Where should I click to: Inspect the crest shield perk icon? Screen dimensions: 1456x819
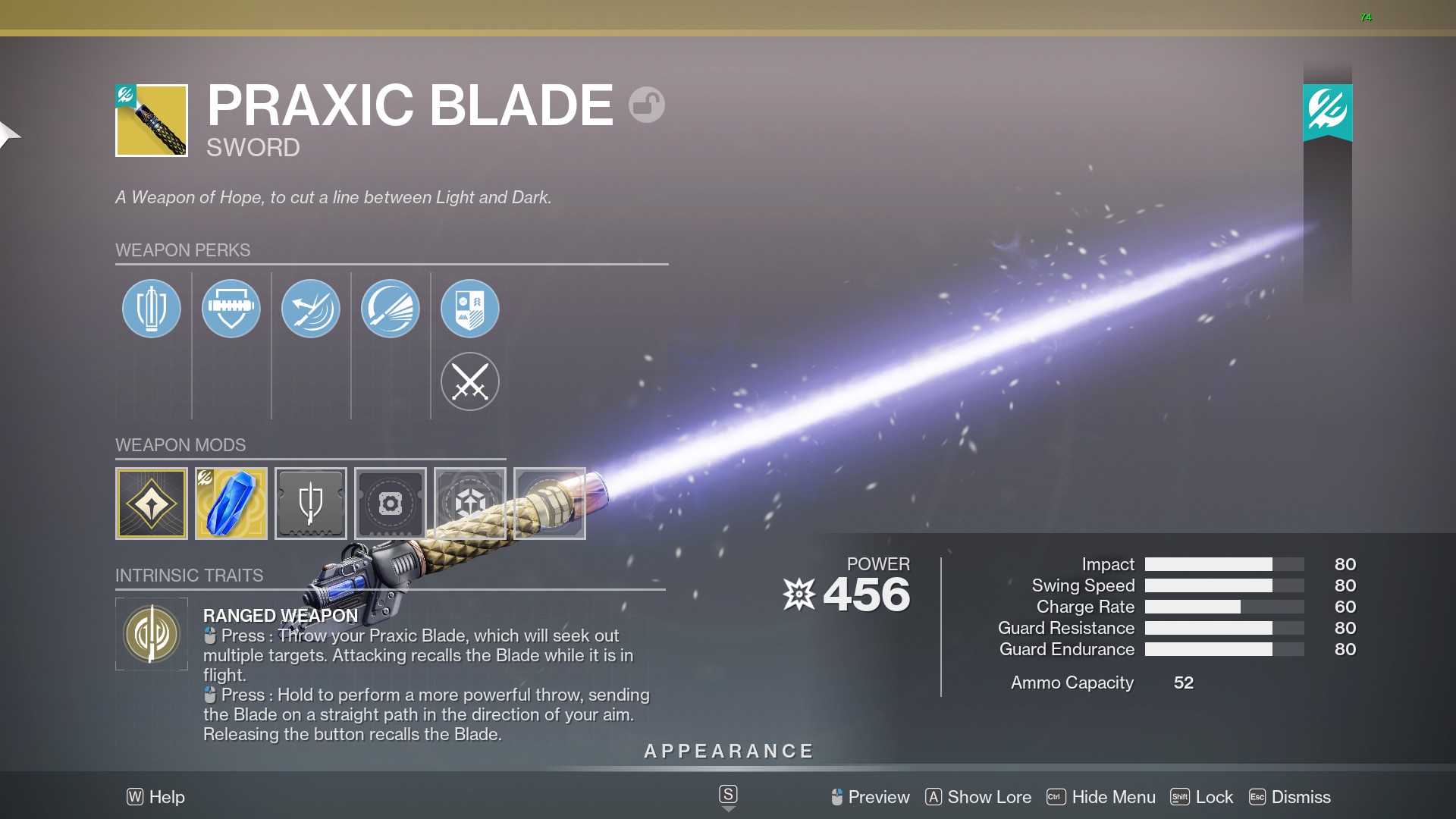[x=470, y=309]
